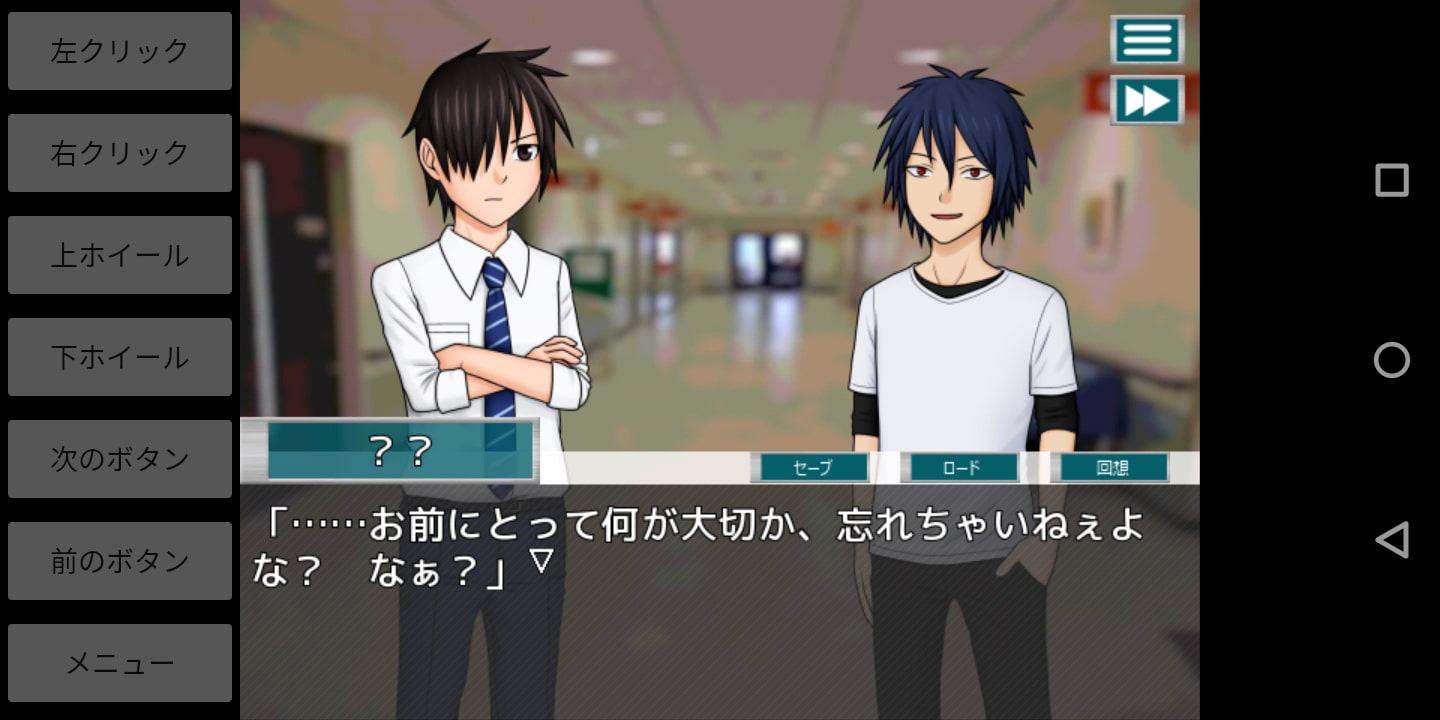Activate the 上ホイール button
This screenshot has width=1440, height=720.
tap(120, 255)
